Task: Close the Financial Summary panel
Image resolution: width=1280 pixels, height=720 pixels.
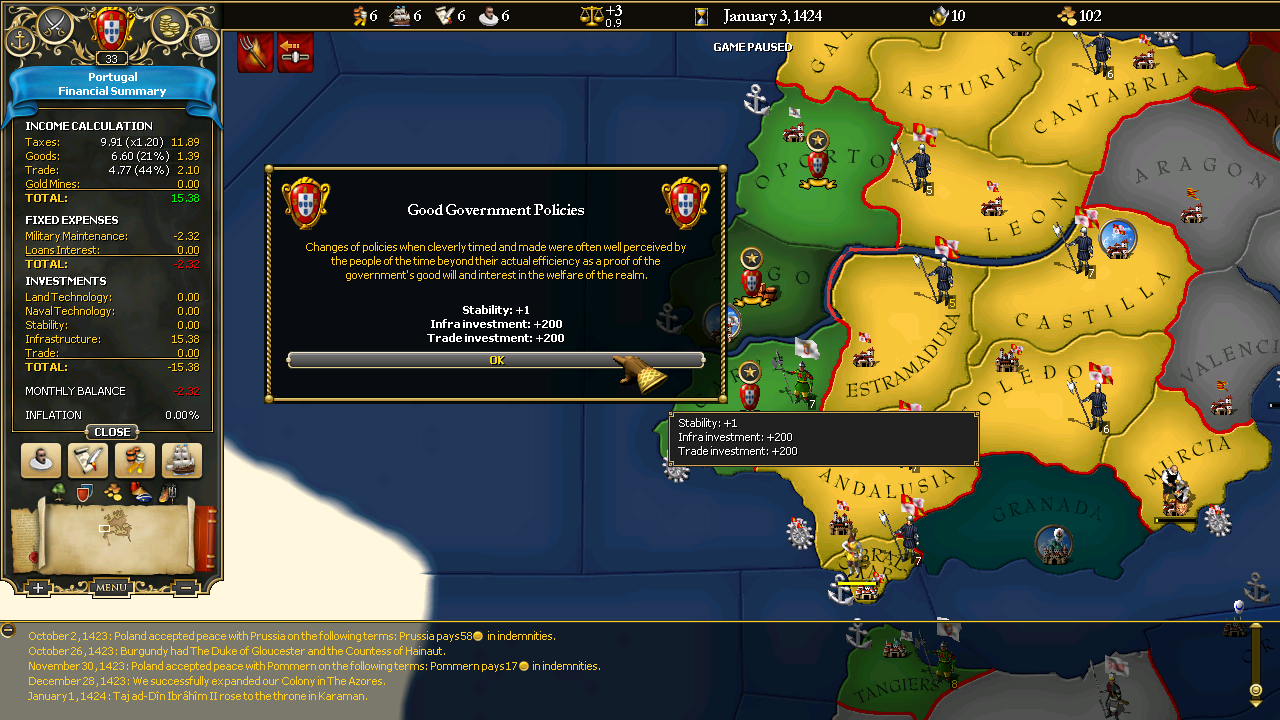Action: [112, 432]
